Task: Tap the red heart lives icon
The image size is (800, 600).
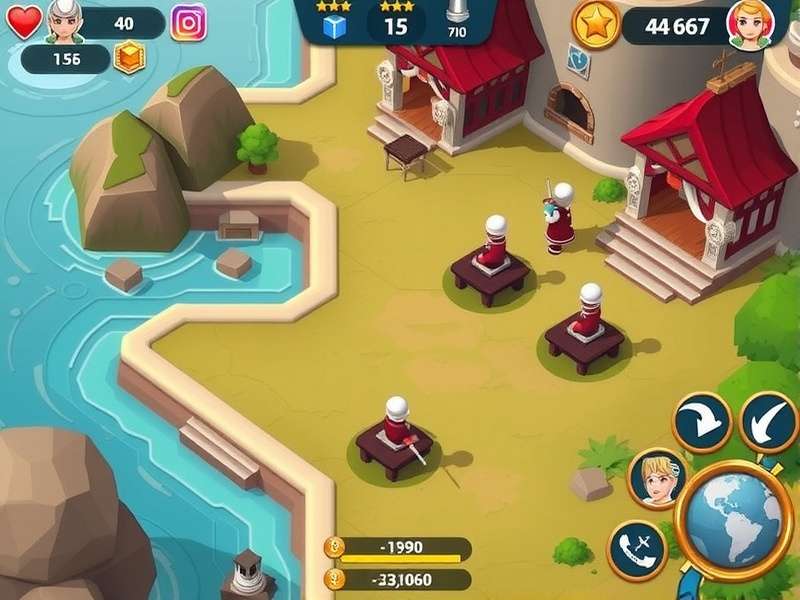Action: coord(24,23)
